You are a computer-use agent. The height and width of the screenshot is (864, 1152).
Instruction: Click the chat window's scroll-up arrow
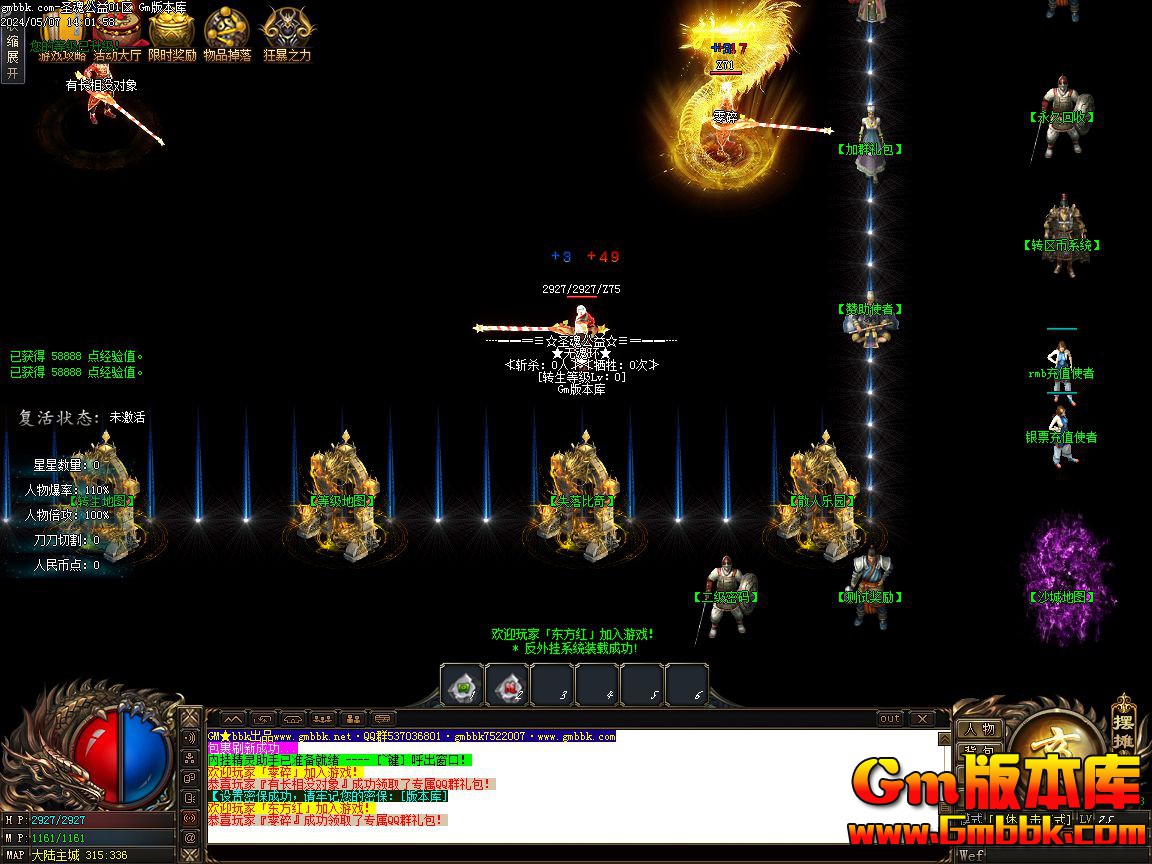click(944, 739)
